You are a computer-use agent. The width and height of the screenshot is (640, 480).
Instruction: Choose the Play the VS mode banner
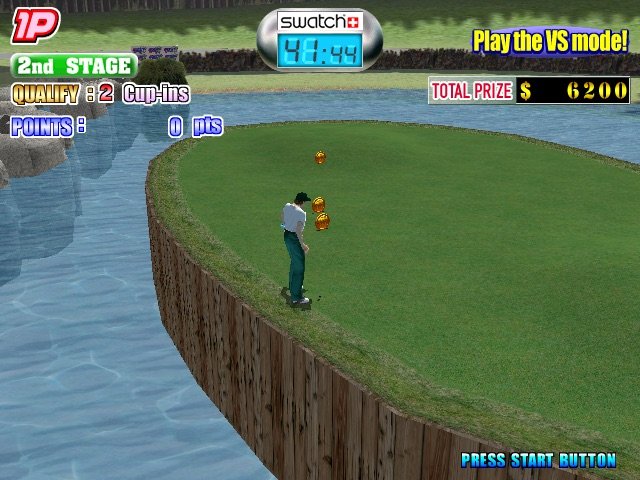click(550, 41)
